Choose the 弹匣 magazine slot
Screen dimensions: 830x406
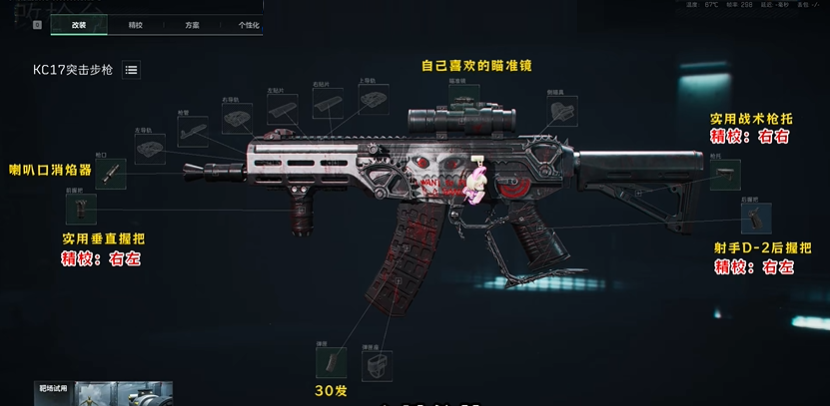[331, 362]
